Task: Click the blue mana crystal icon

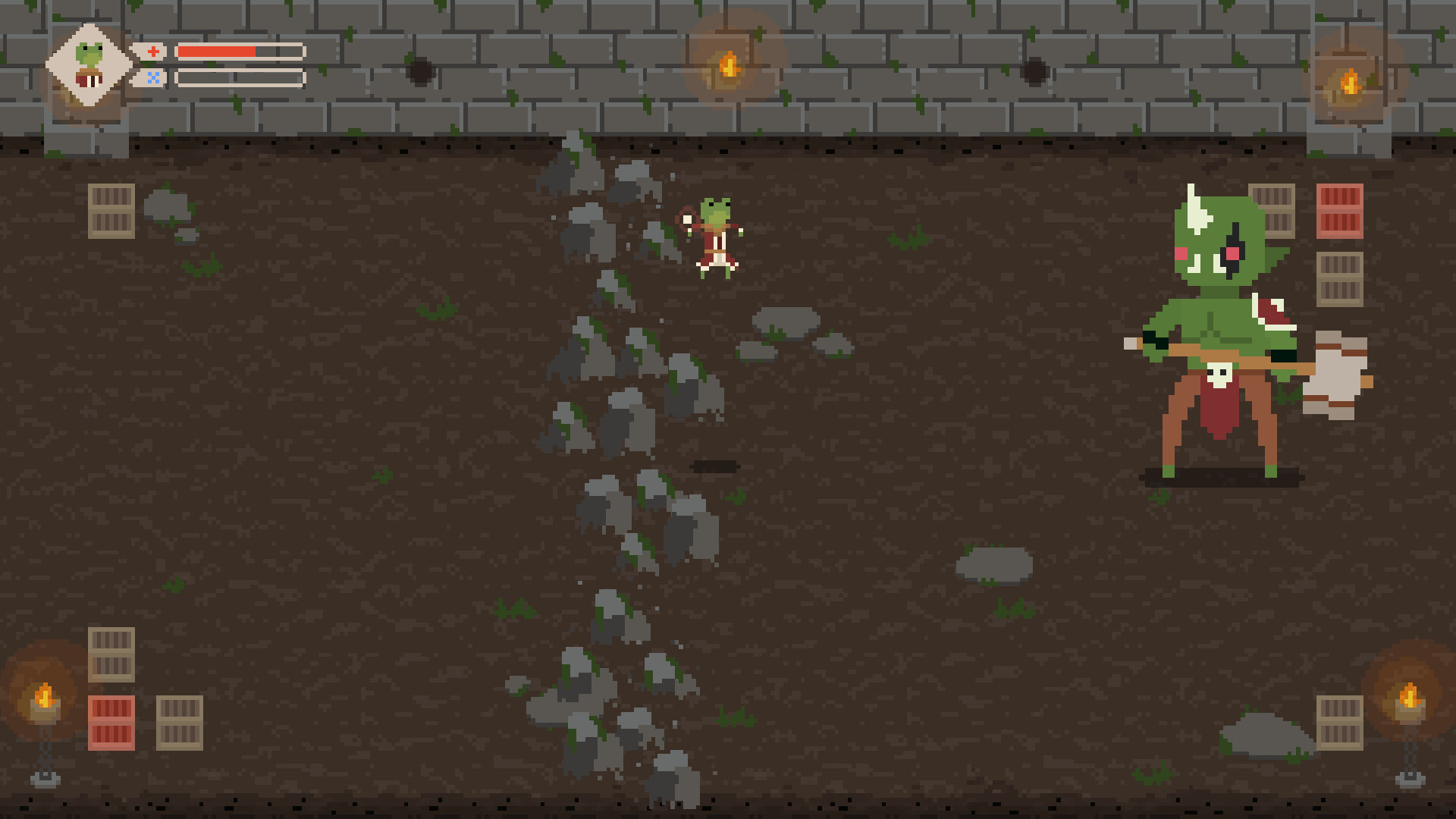Action: tap(153, 76)
